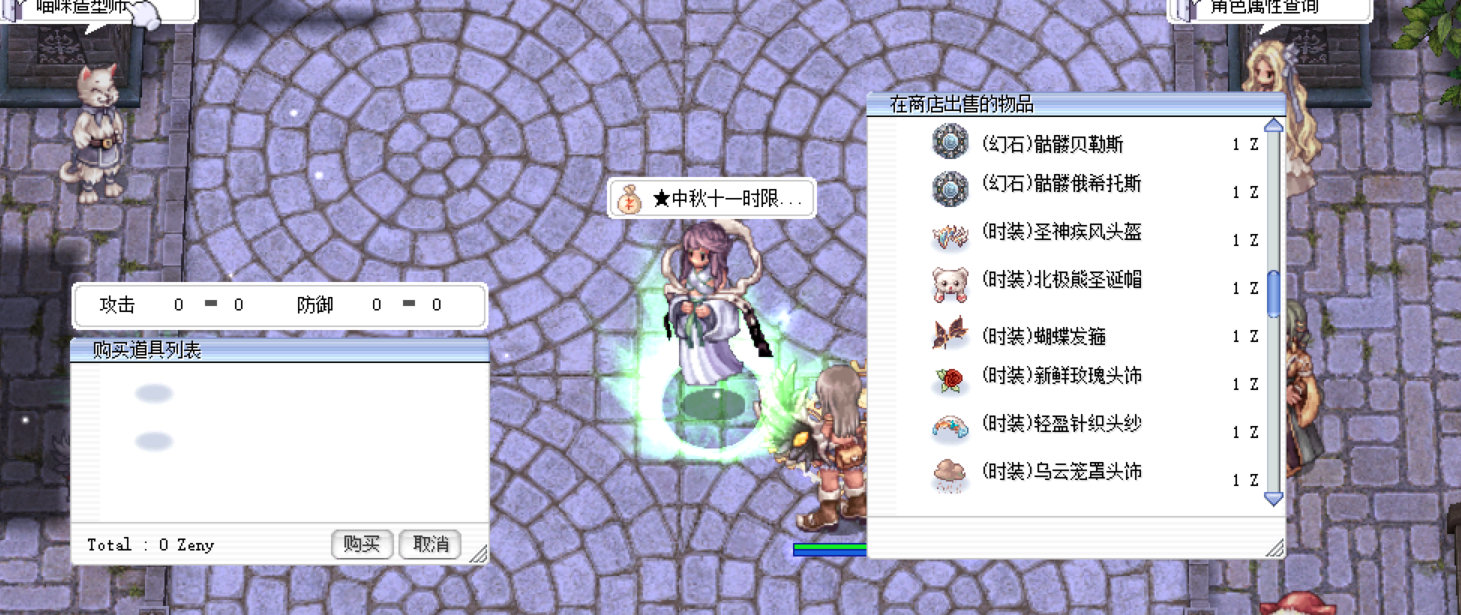1461x615 pixels.
Task: Select (幻石)骷髅贝勒斯 in the shop list
Action: [1052, 144]
